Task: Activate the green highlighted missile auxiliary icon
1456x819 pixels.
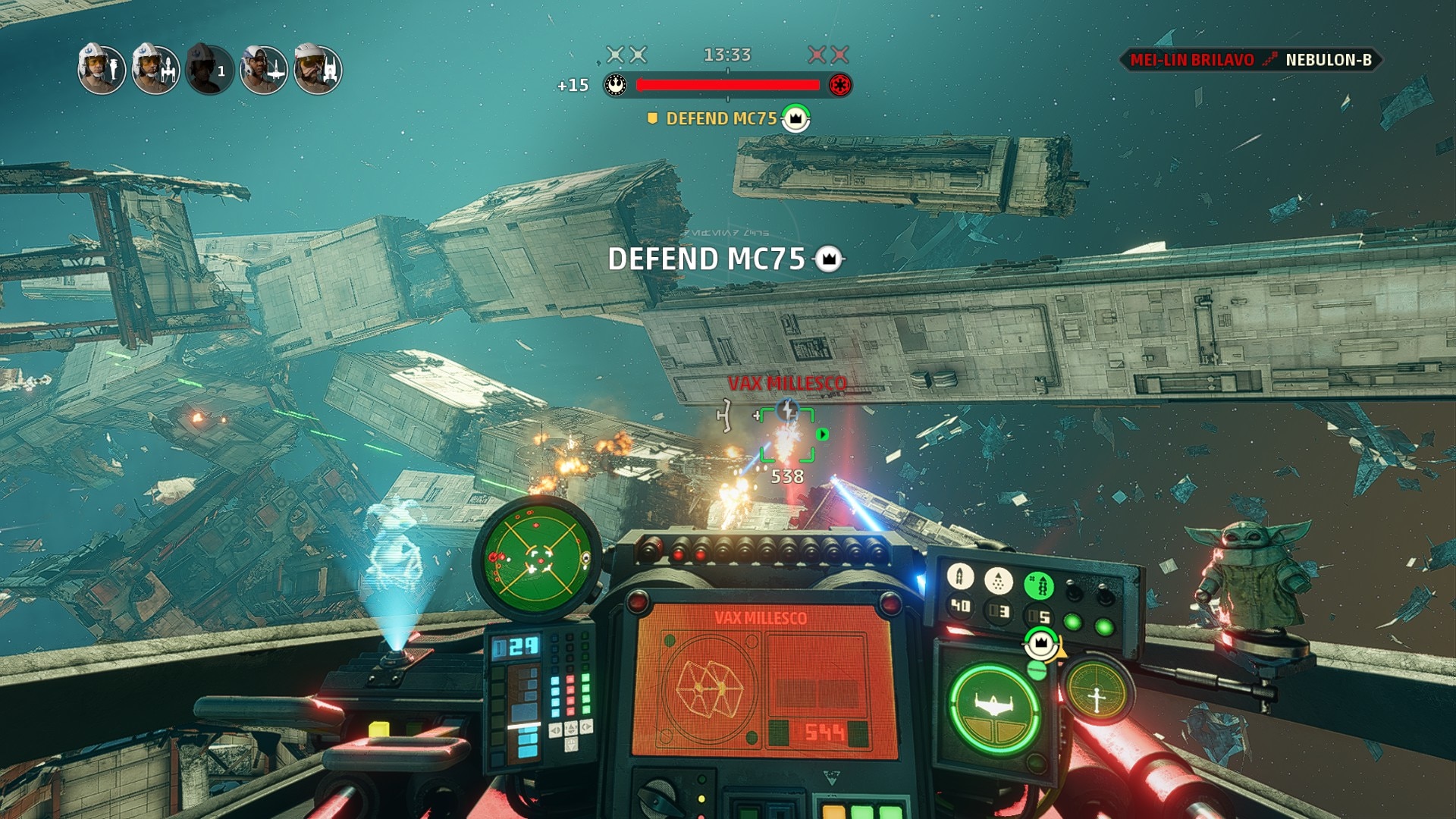Action: coord(1039,585)
